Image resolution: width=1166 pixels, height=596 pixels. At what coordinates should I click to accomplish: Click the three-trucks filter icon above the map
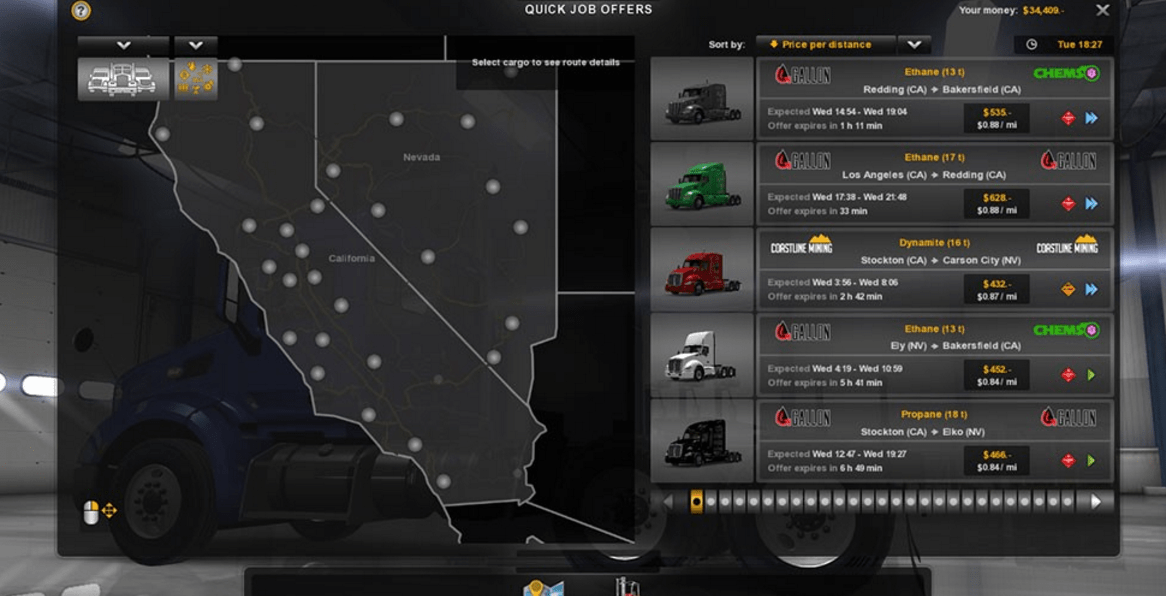tap(123, 79)
